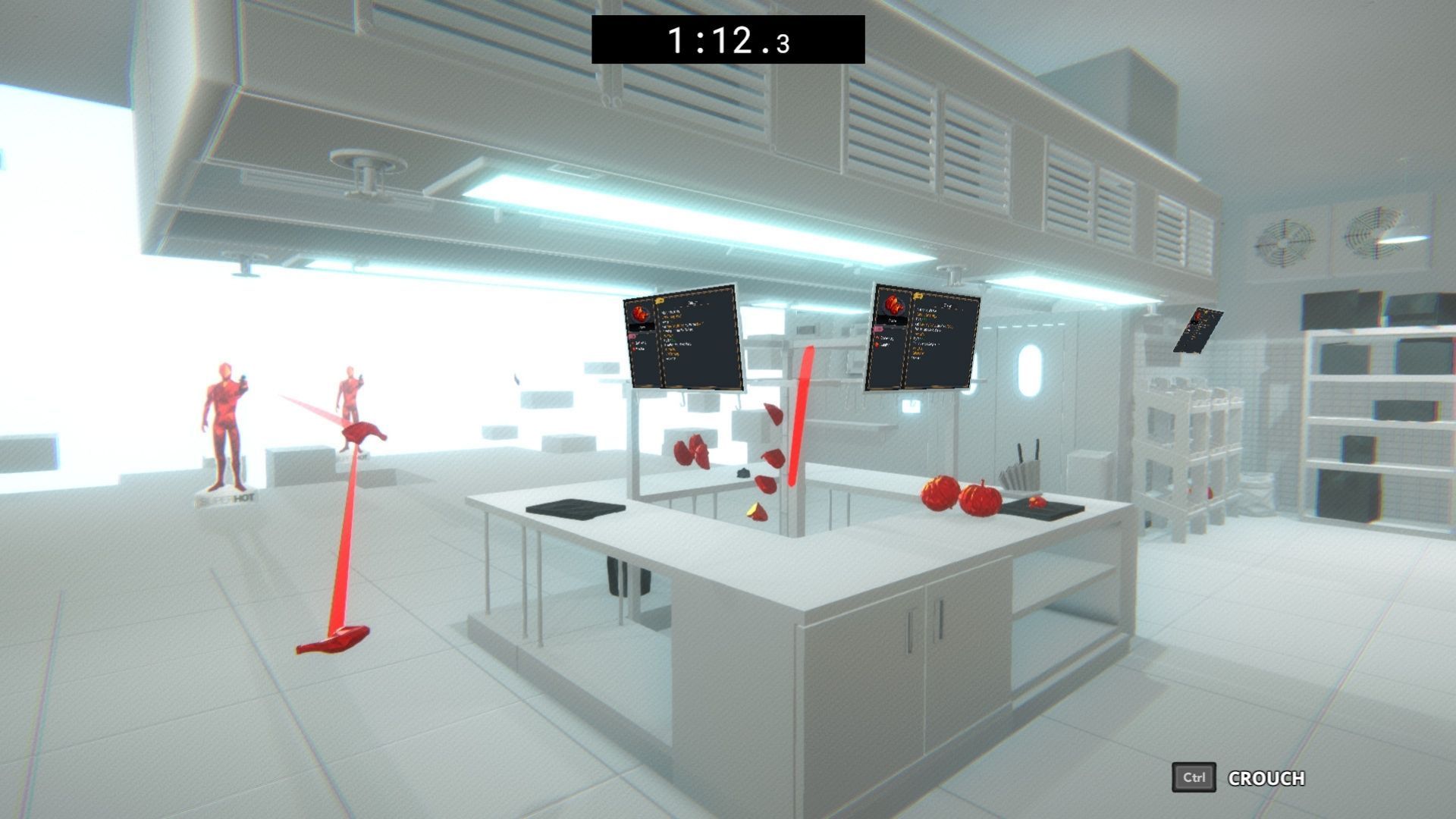Screen dimensions: 1456x819
Task: Select the yellow bookmark tab on the middle monitor
Action: pos(918,296)
